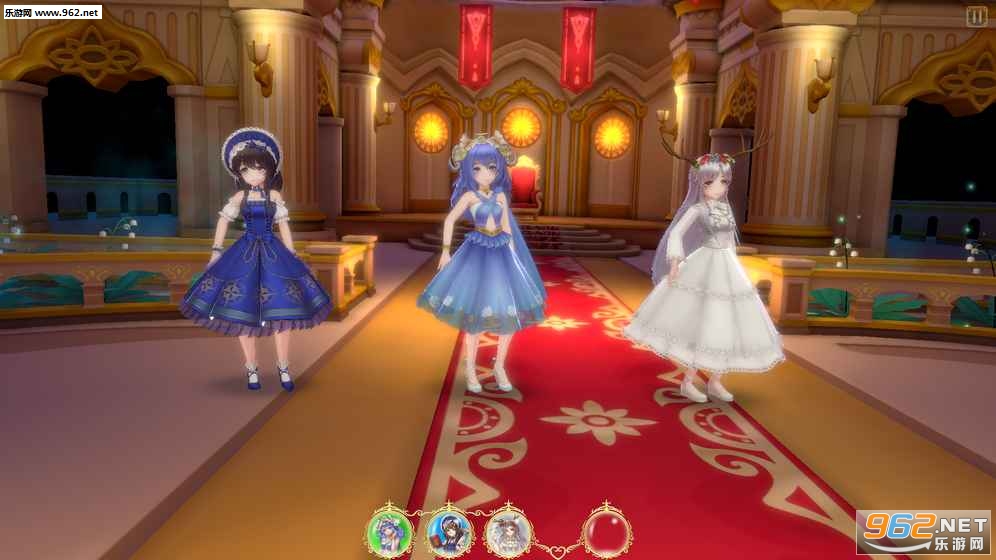Select the blue-haired girl portrait with green background
The height and width of the screenshot is (560, 996).
pyautogui.click(x=389, y=531)
